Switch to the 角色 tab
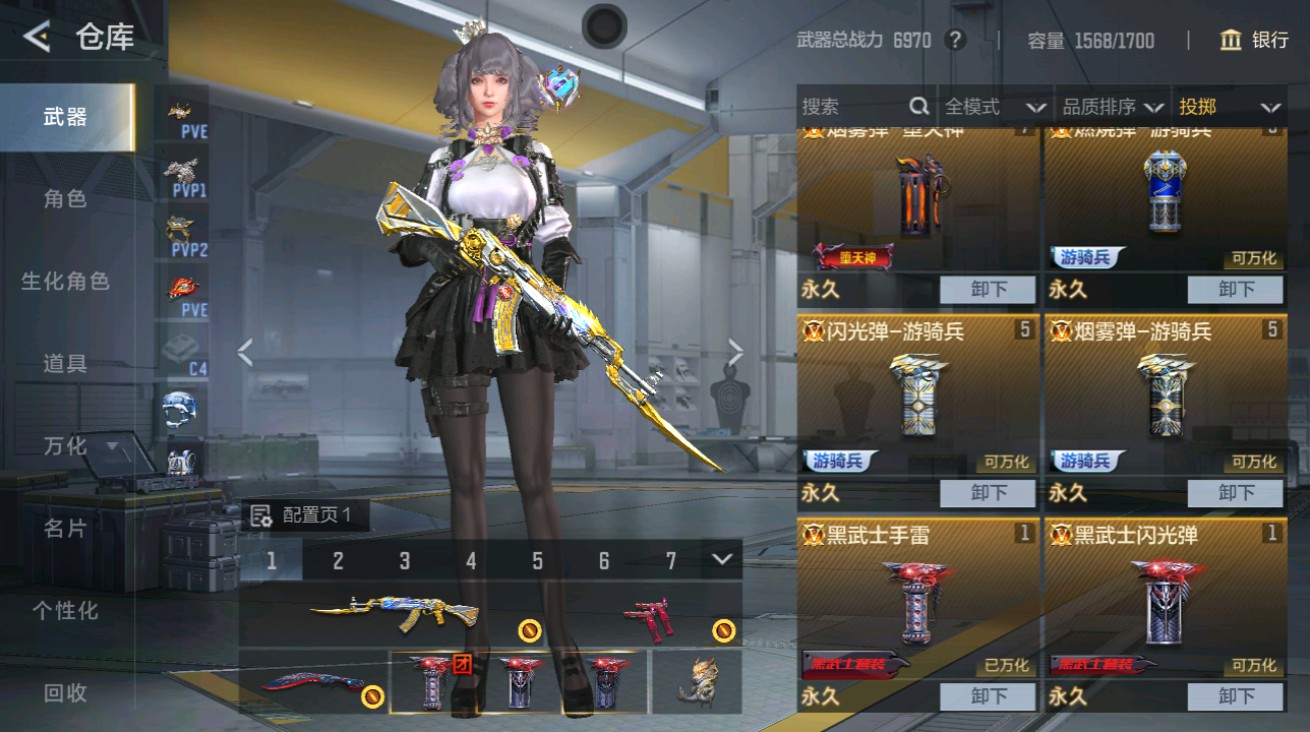Viewport: 1310px width, 732px height. tap(65, 199)
